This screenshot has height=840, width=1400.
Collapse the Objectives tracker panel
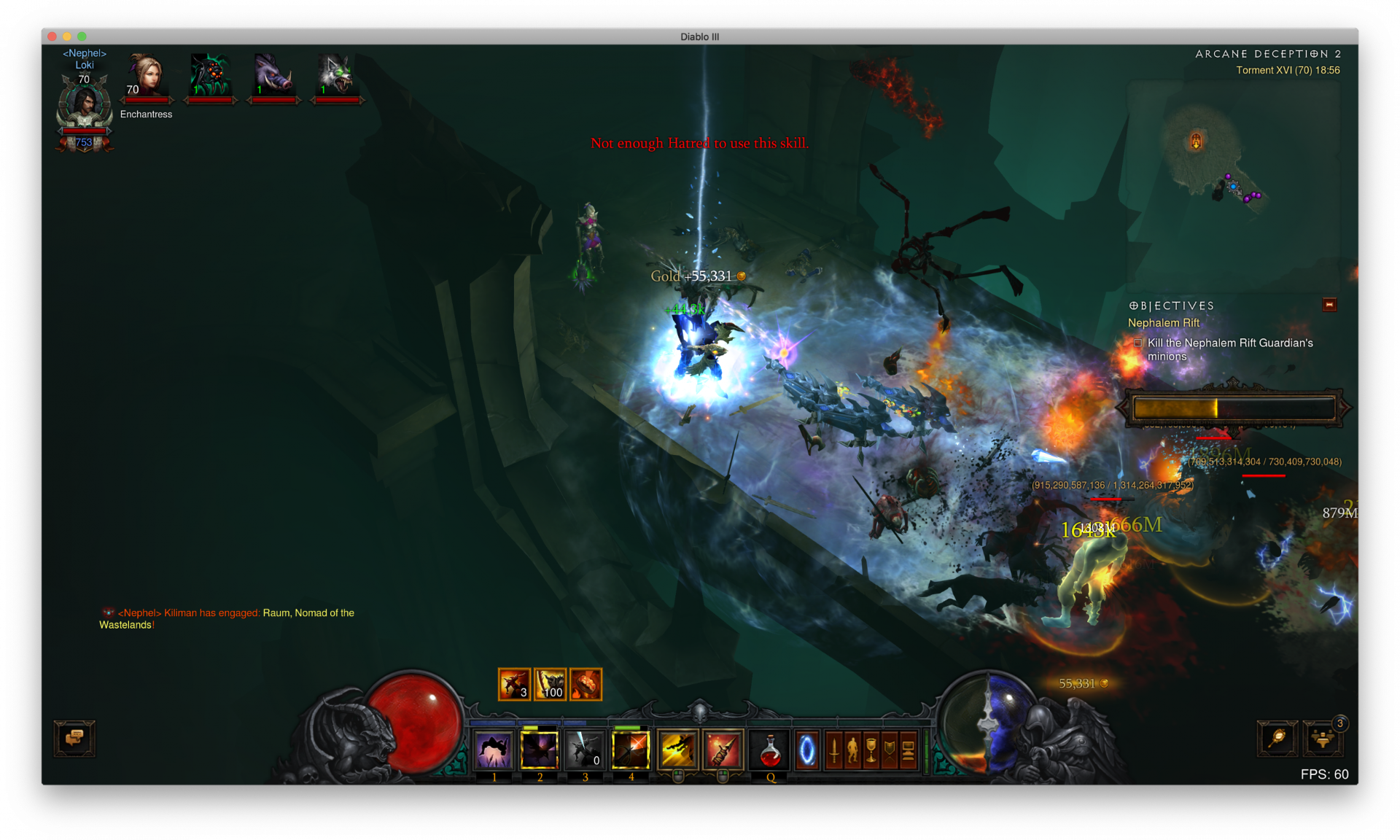1329,305
